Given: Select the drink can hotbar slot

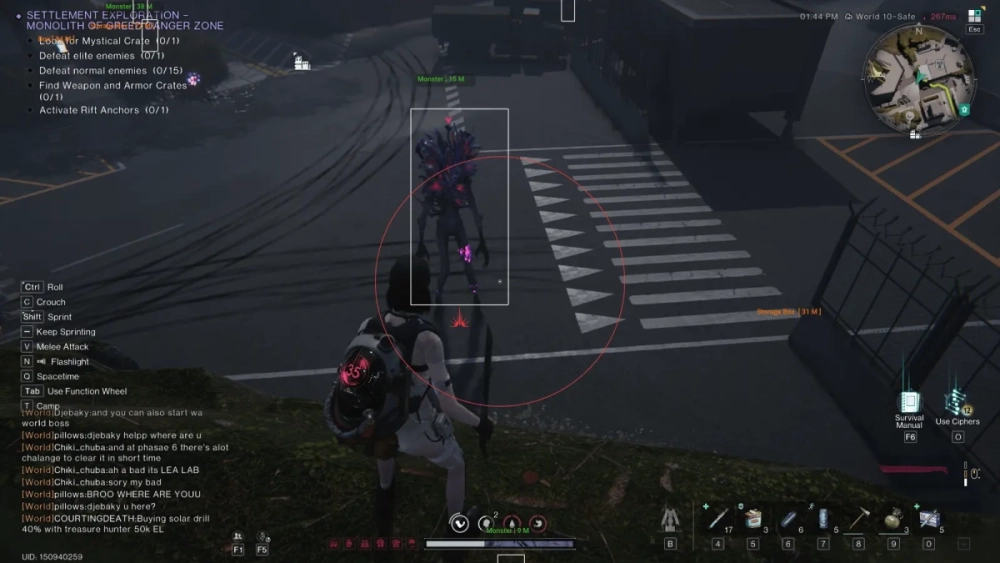Looking at the screenshot, I should pos(823,519).
